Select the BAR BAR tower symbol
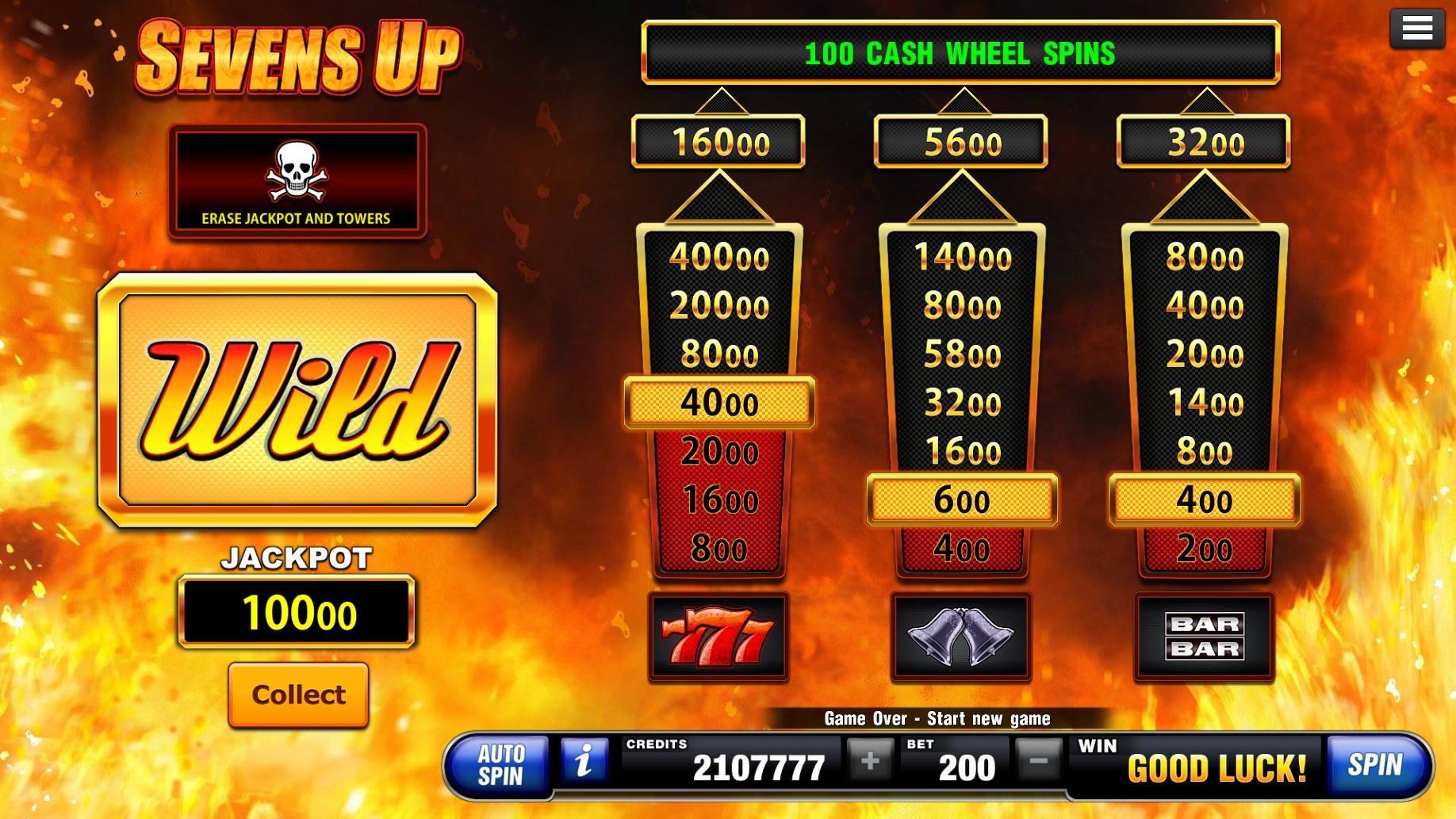Image resolution: width=1456 pixels, height=819 pixels. tap(1204, 634)
